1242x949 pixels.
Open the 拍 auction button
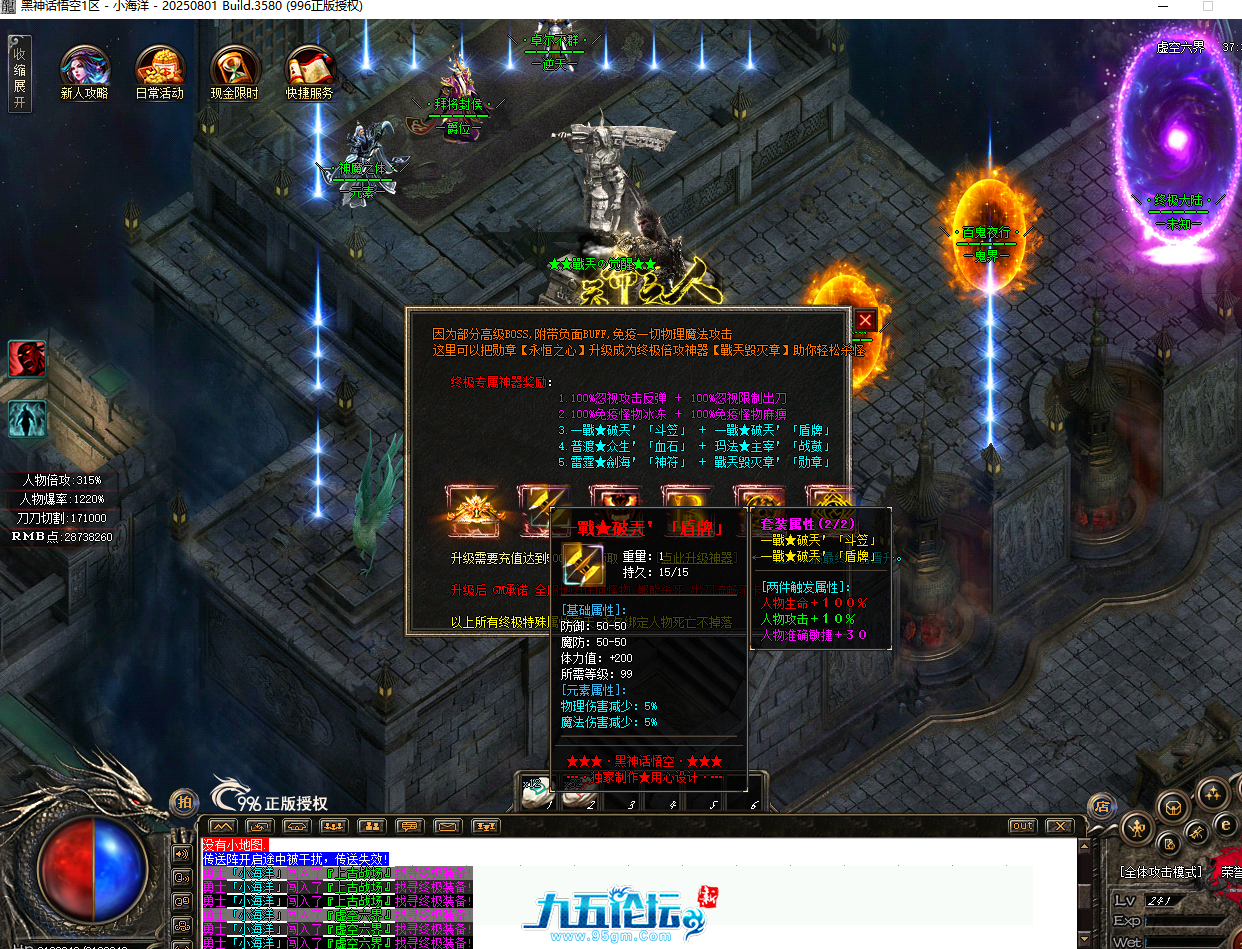point(183,801)
